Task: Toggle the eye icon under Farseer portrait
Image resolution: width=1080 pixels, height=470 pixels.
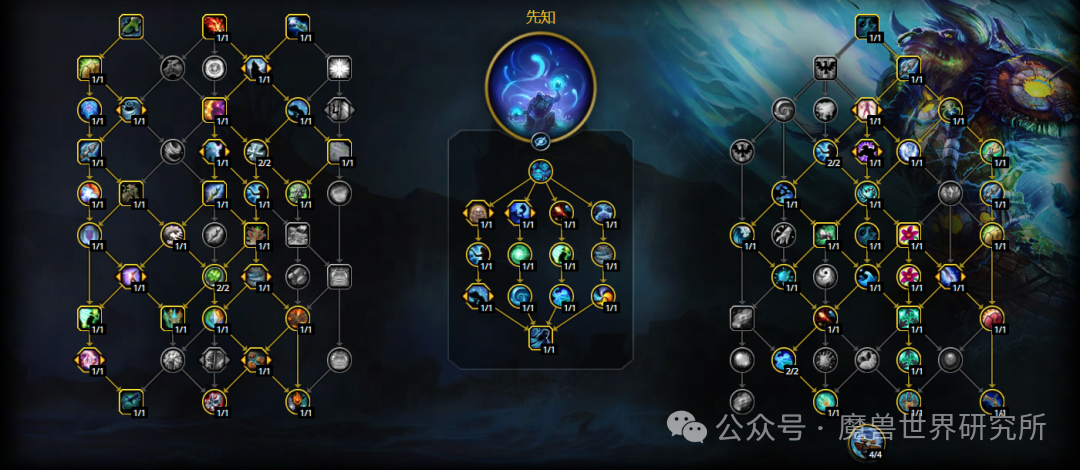Action: tap(540, 141)
